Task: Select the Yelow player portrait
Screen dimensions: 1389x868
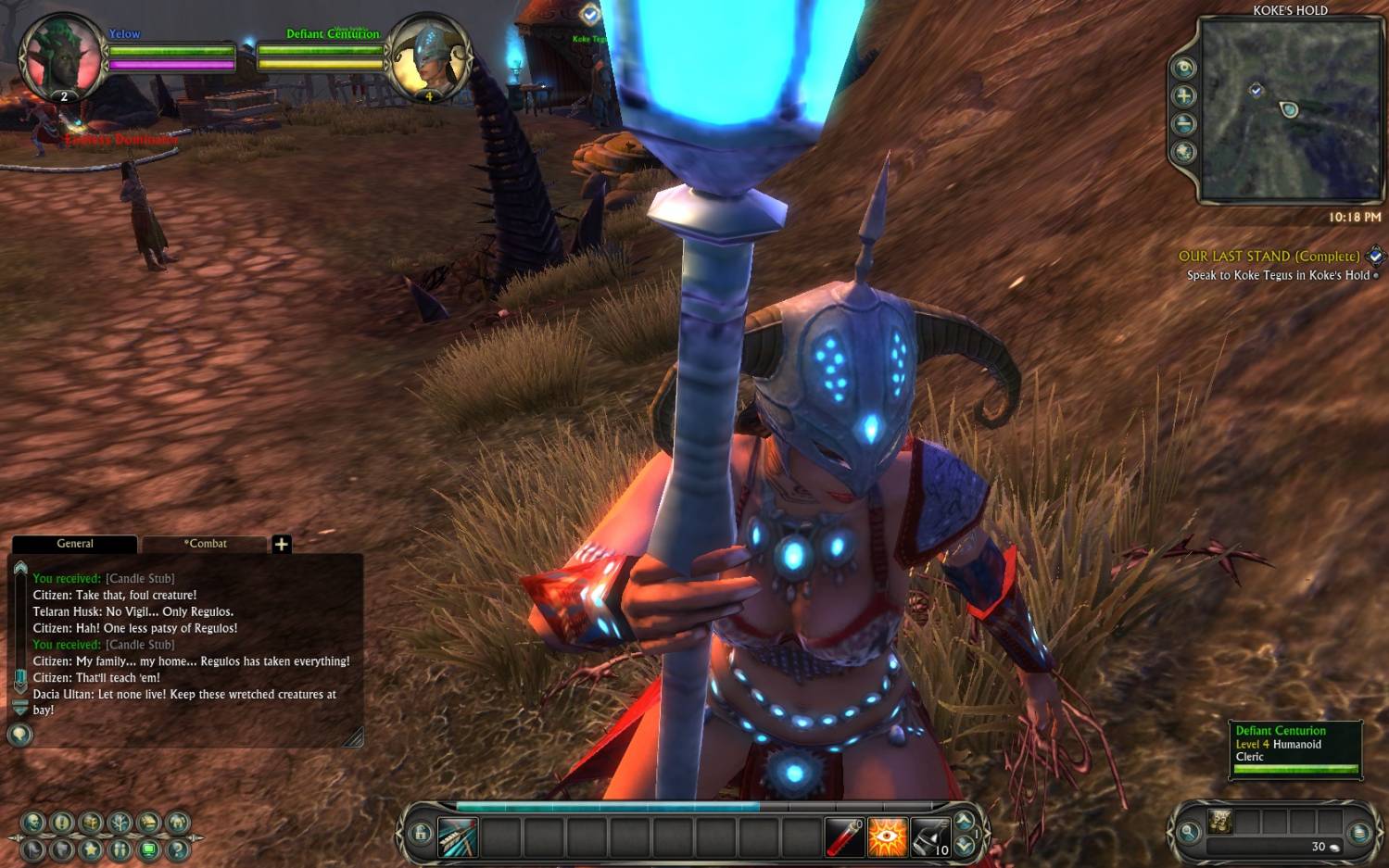Action: 61,57
